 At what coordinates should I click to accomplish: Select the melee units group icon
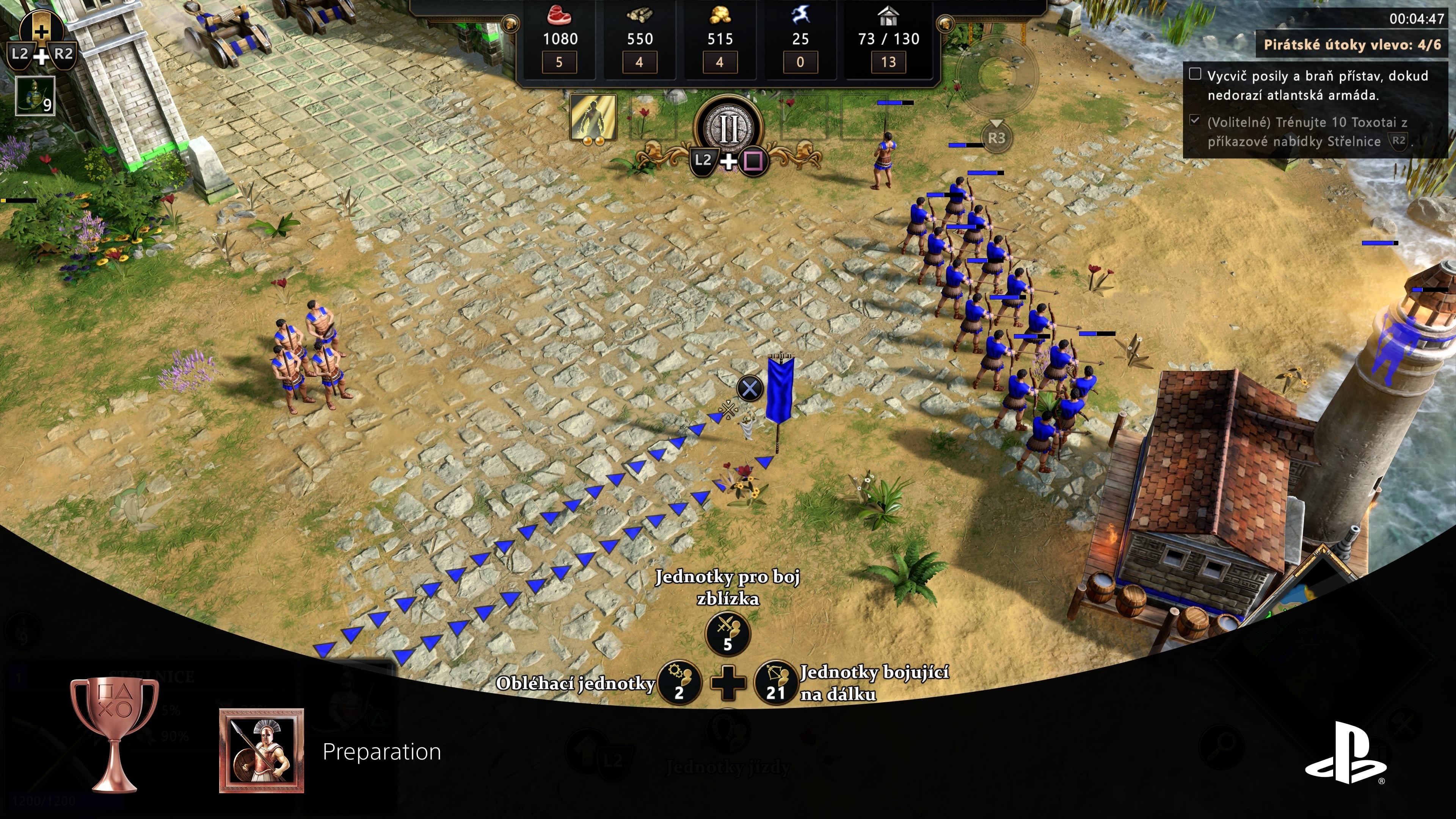tap(728, 633)
